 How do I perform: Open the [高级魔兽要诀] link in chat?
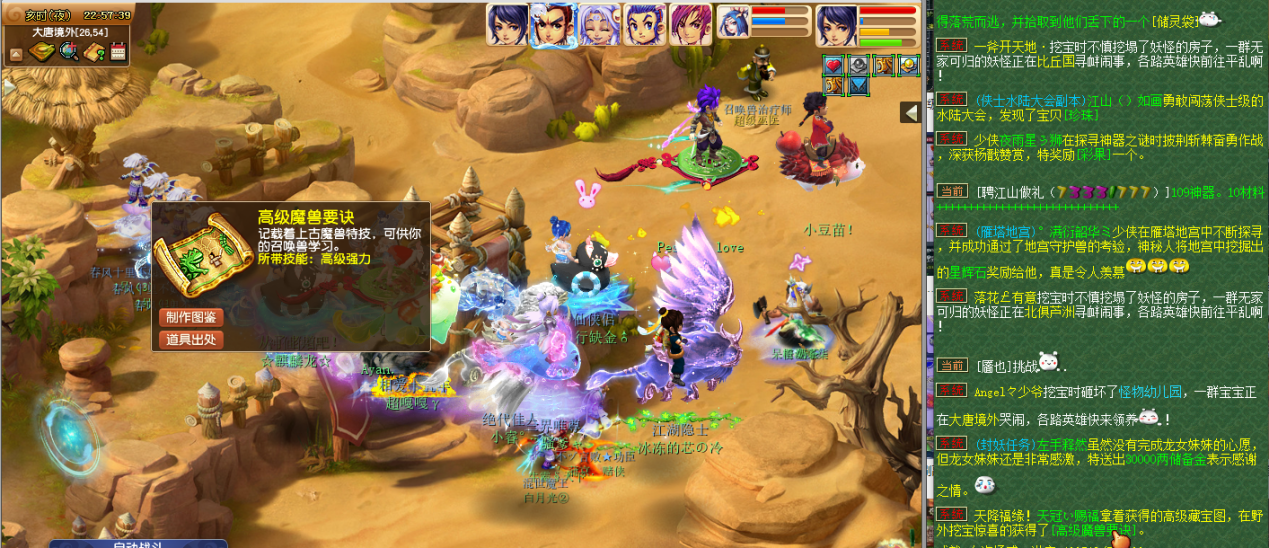coord(1071,529)
